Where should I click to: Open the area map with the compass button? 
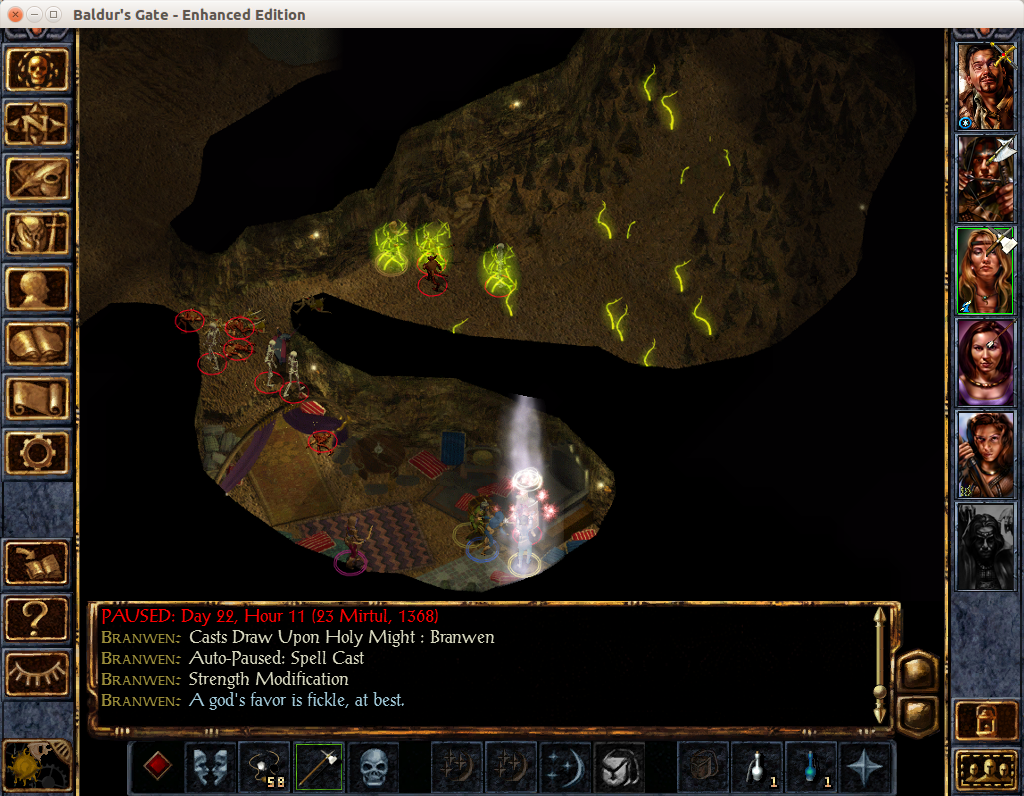point(38,124)
